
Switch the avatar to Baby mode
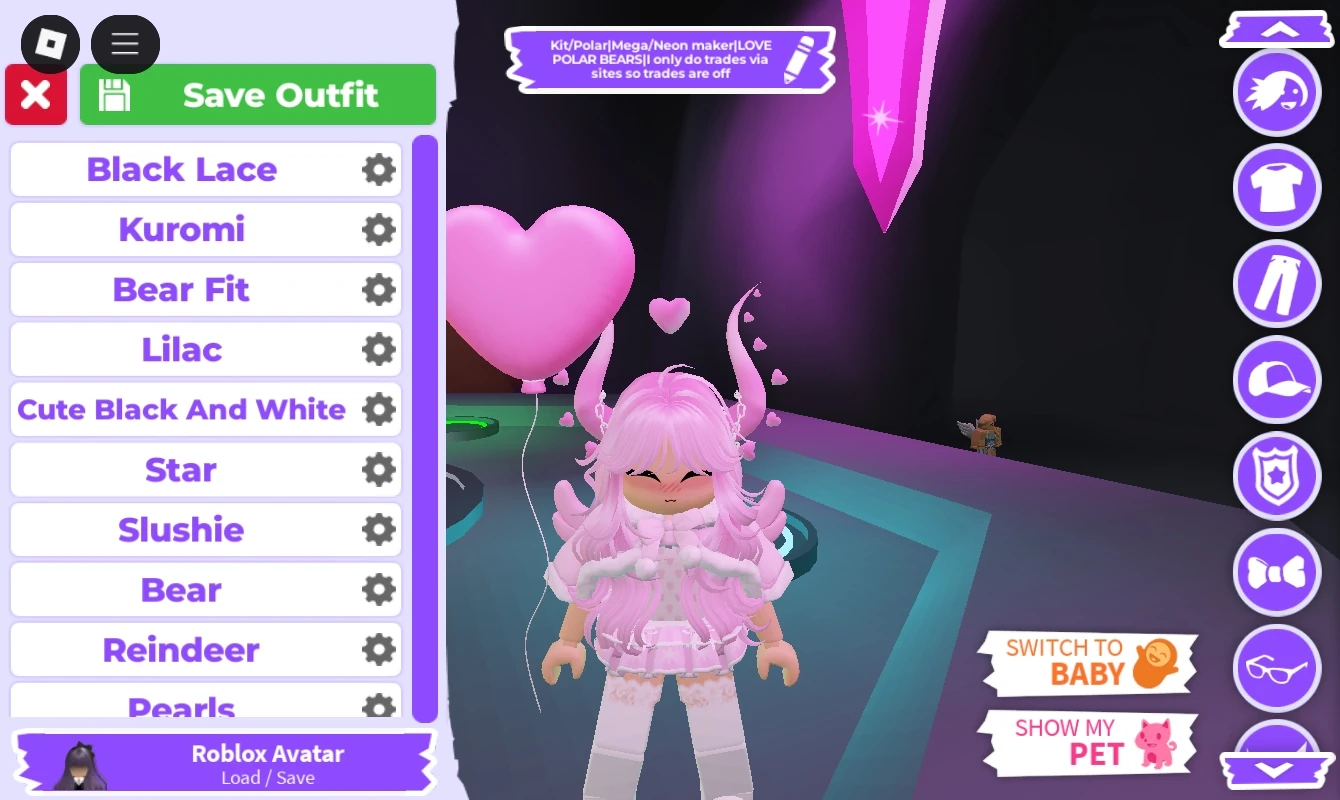pos(1088,662)
